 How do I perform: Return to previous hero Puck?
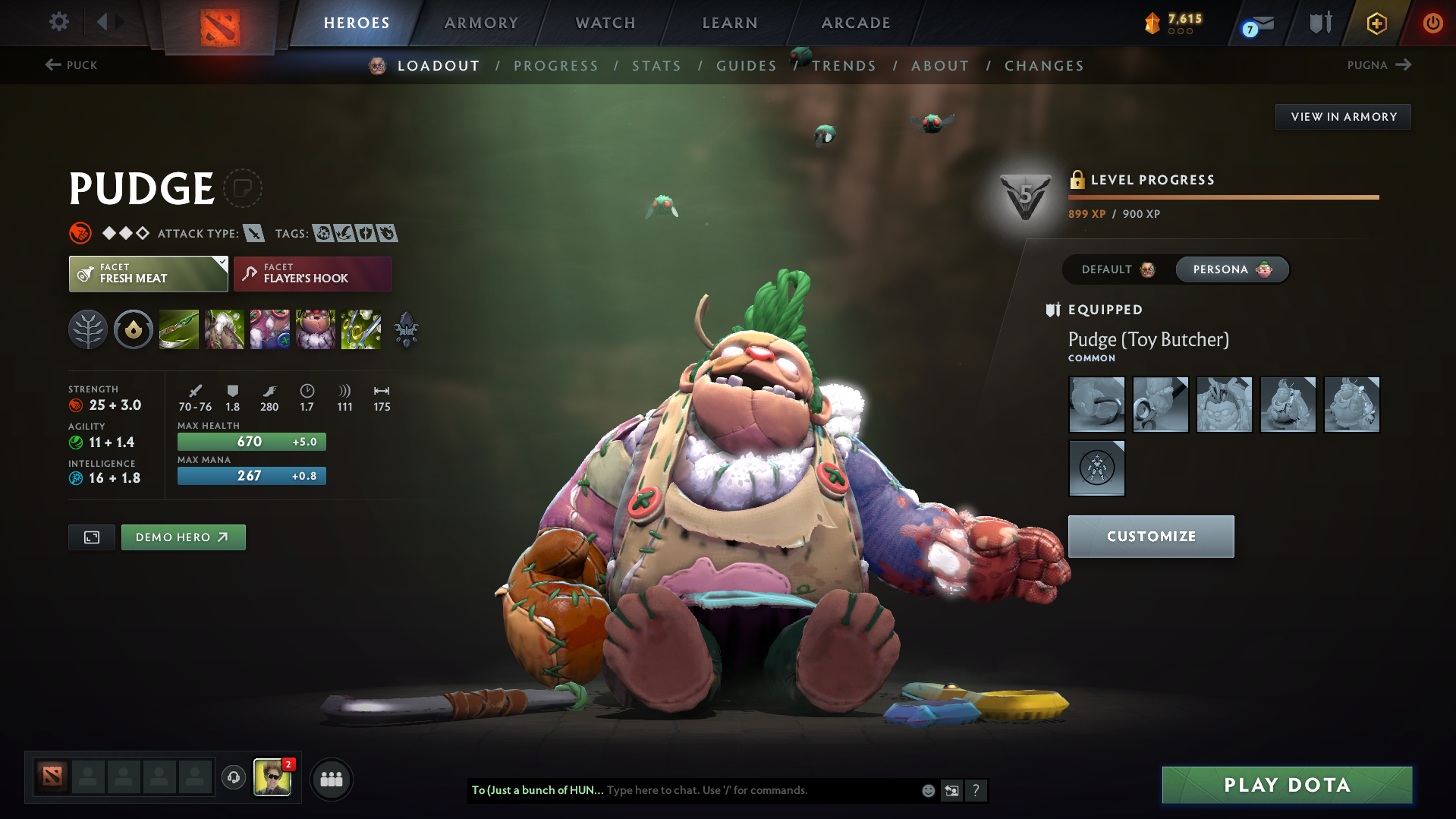coord(71,65)
